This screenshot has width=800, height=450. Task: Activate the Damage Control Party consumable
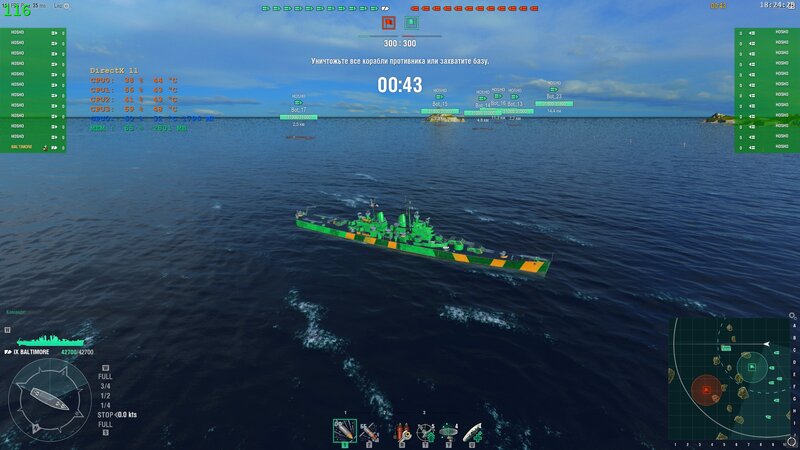point(401,431)
